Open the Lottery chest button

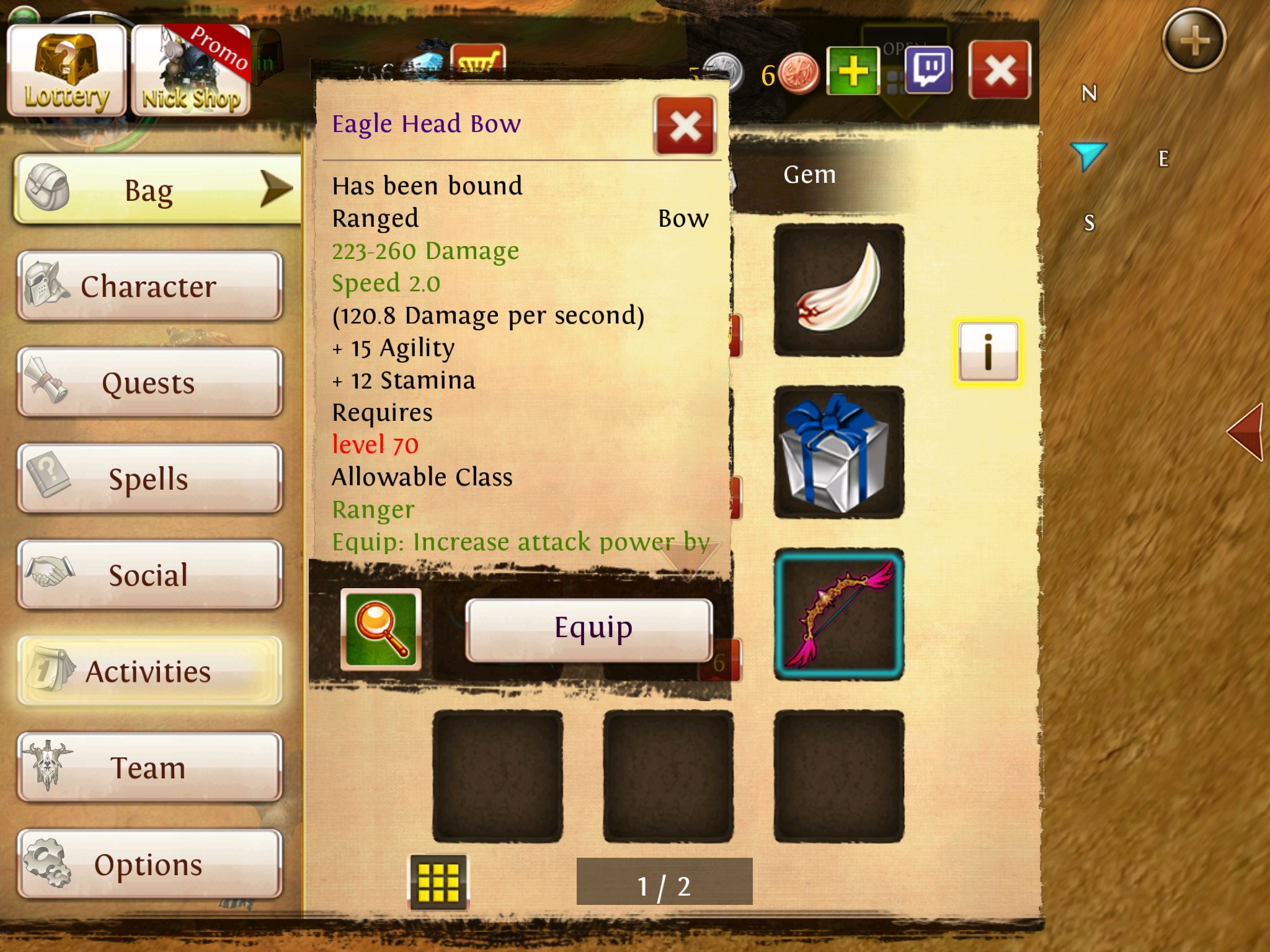coord(66,71)
